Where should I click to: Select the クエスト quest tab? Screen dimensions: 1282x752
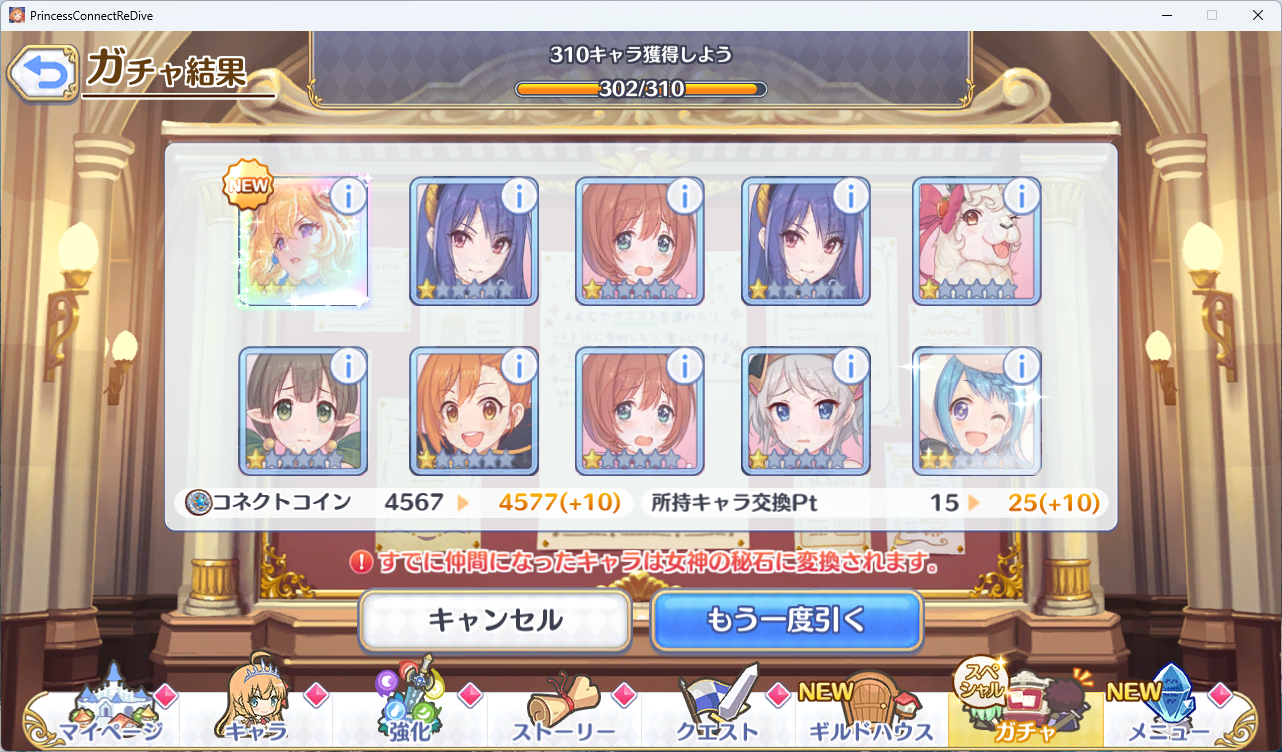click(718, 712)
